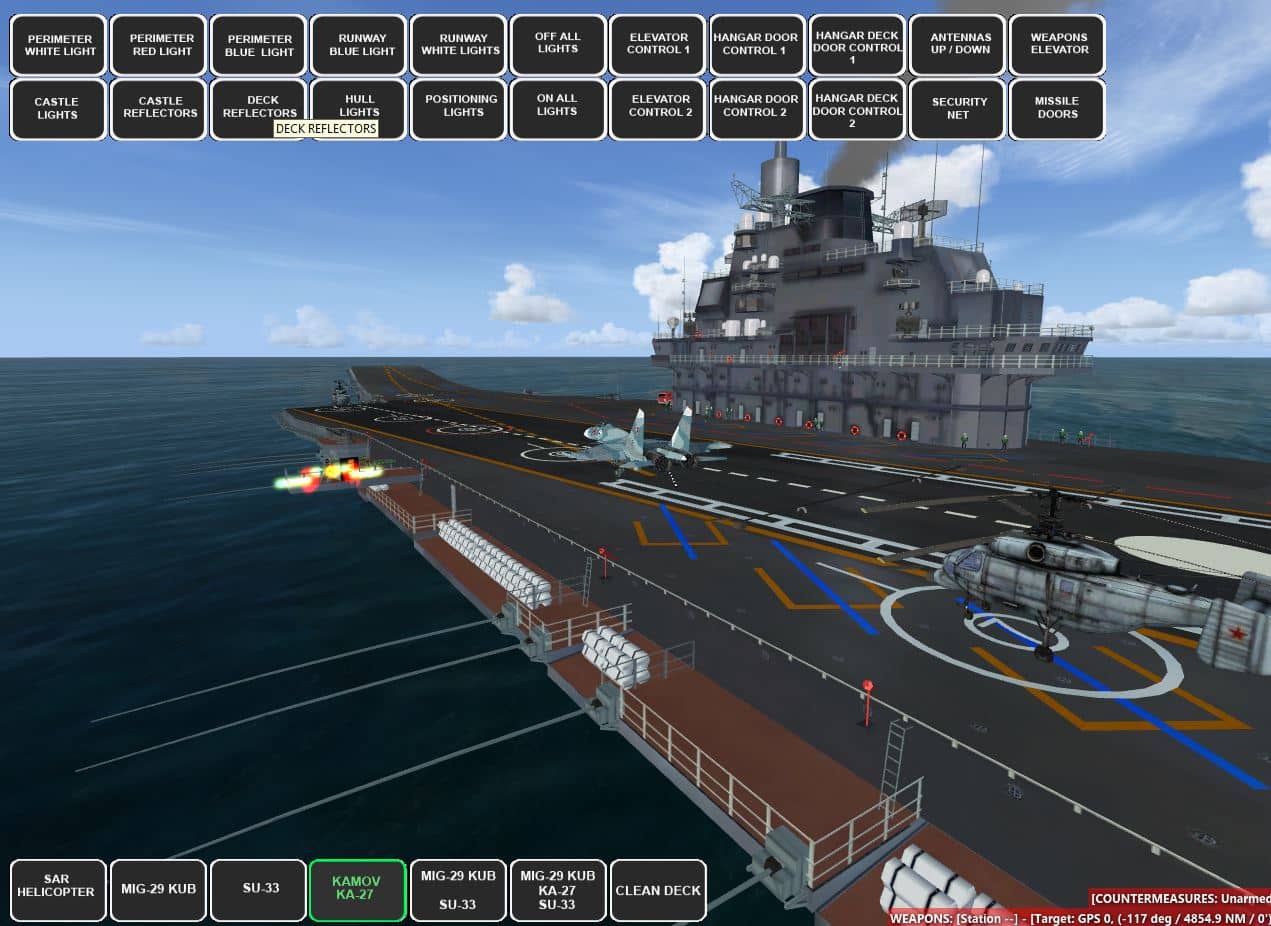Viewport: 1271px width, 926px height.
Task: Turn on the Perimeter White Light
Action: pos(58,45)
